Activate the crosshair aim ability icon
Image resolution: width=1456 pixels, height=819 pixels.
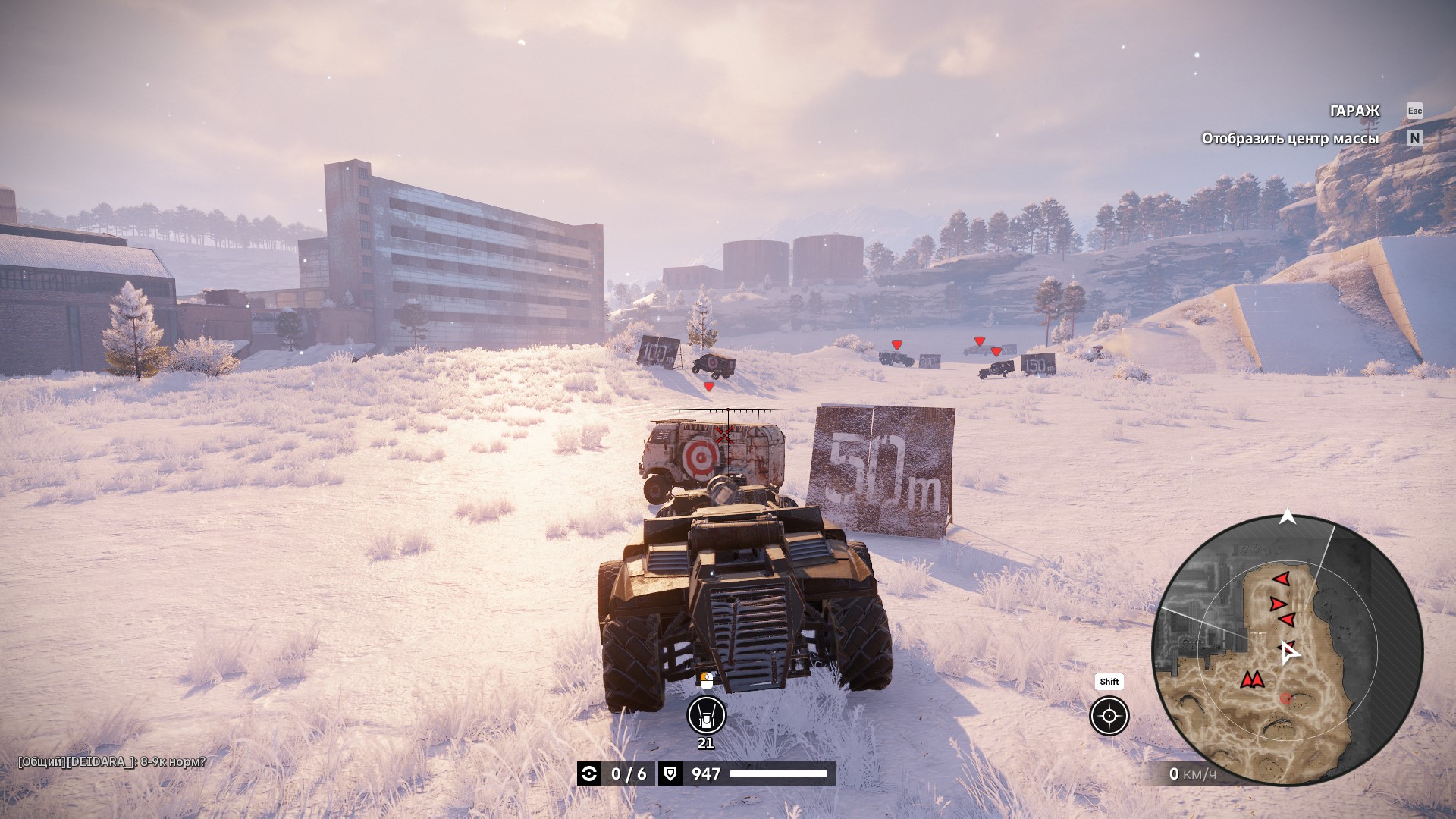pos(1109,716)
